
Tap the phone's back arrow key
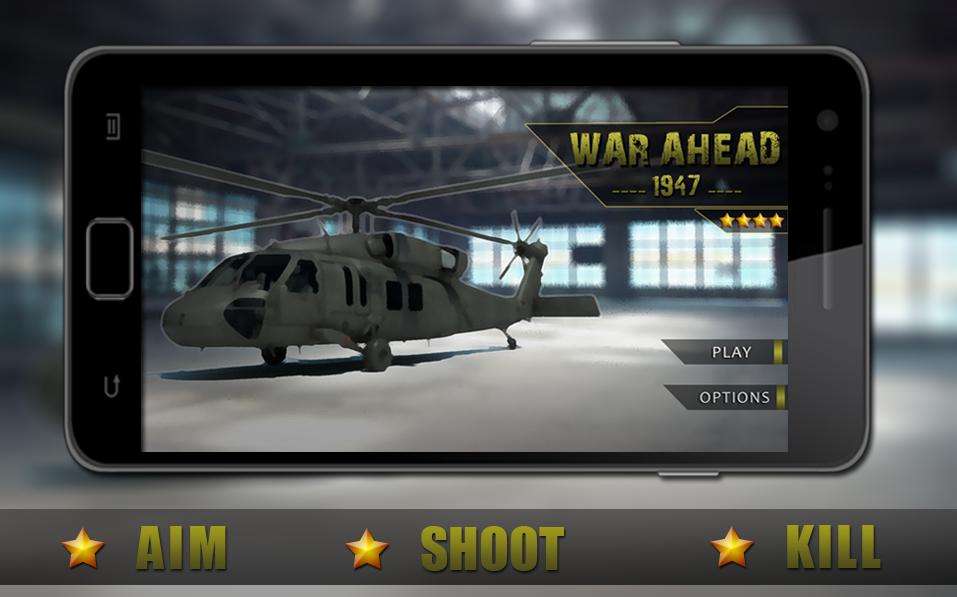pos(112,385)
